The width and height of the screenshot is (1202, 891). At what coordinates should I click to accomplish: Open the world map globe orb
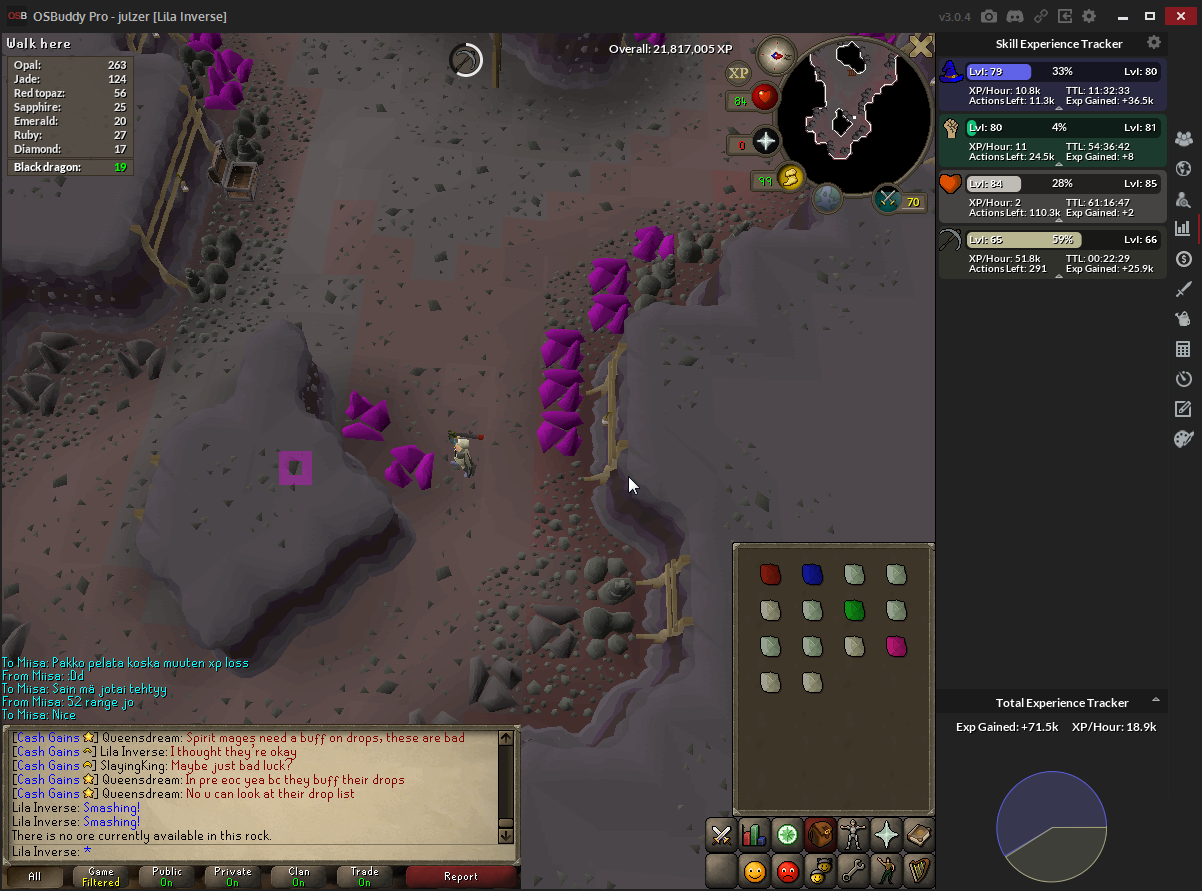(x=827, y=198)
